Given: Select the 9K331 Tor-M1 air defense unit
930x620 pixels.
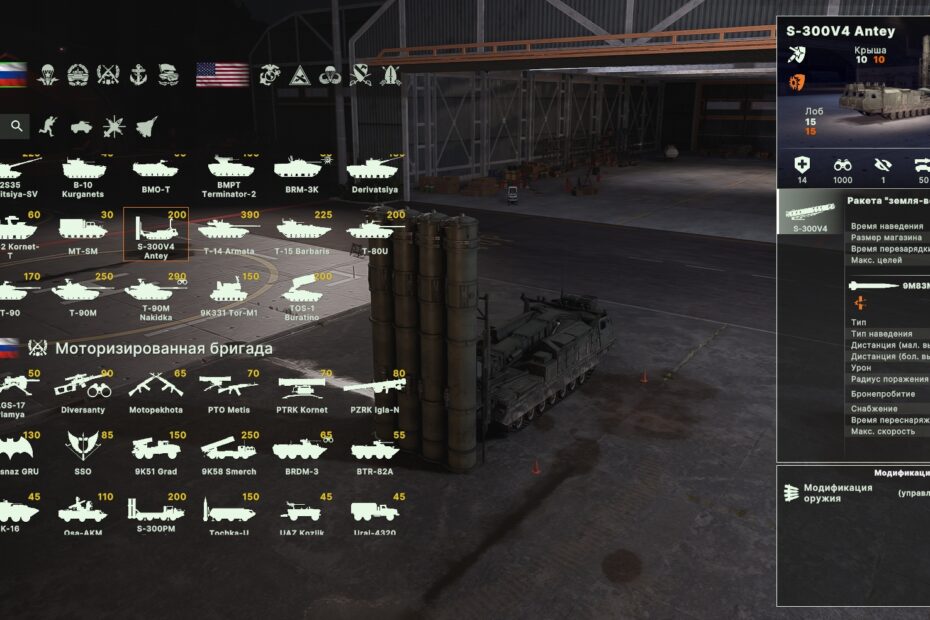Looking at the screenshot, I should (229, 294).
